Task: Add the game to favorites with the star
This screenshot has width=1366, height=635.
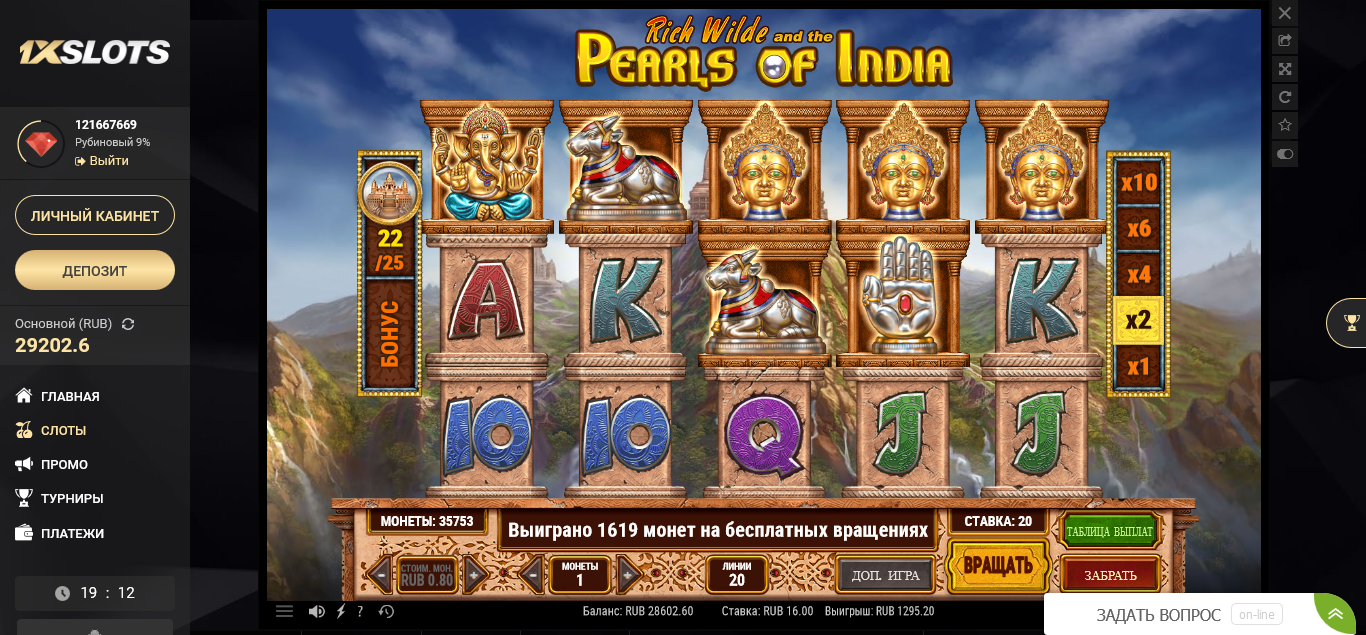Action: (1285, 125)
